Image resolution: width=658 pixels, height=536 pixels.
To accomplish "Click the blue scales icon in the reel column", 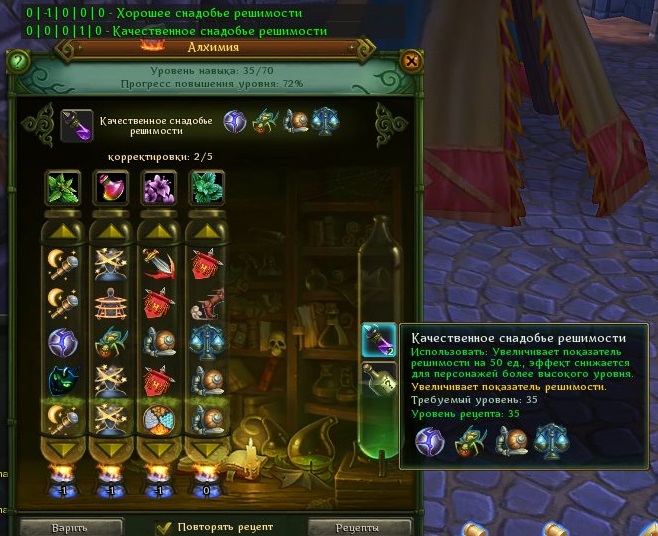I will 206,340.
